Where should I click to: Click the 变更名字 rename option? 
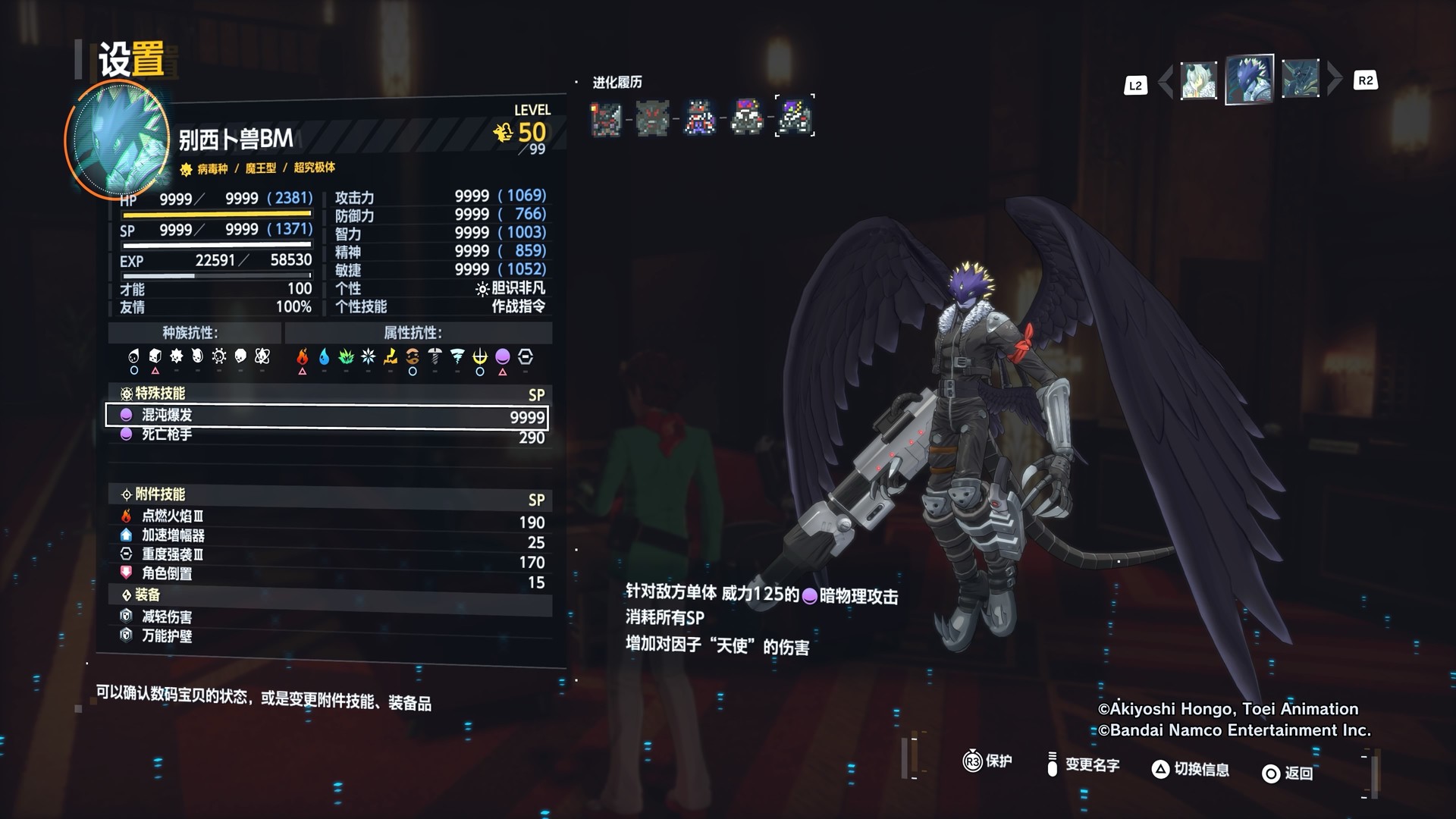tap(1083, 764)
